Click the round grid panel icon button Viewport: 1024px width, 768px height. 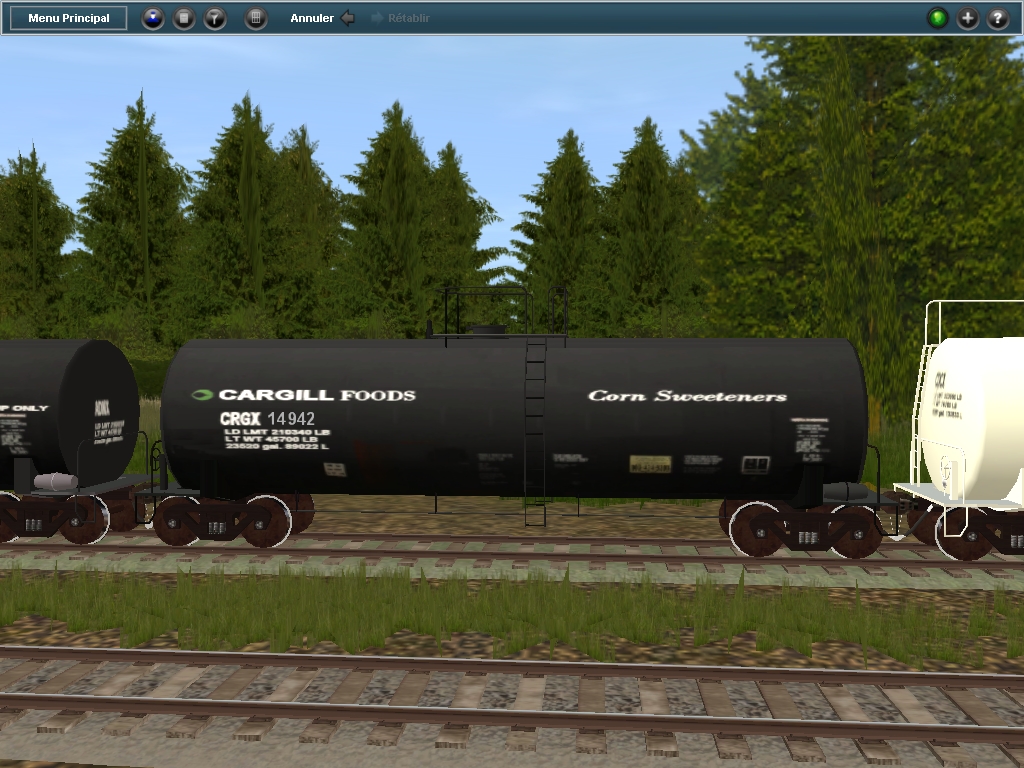(256, 18)
